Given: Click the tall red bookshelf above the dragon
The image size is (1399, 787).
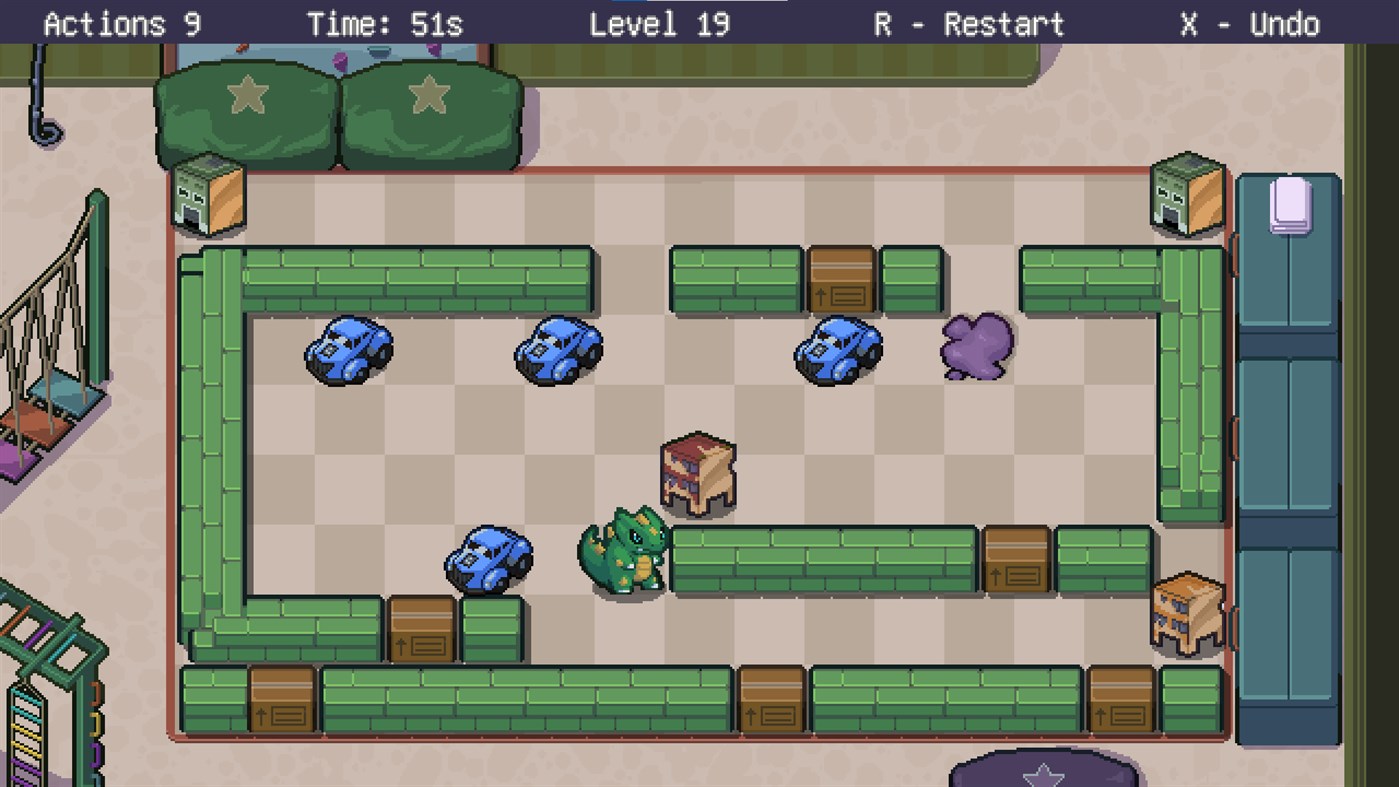Looking at the screenshot, I should click(698, 470).
